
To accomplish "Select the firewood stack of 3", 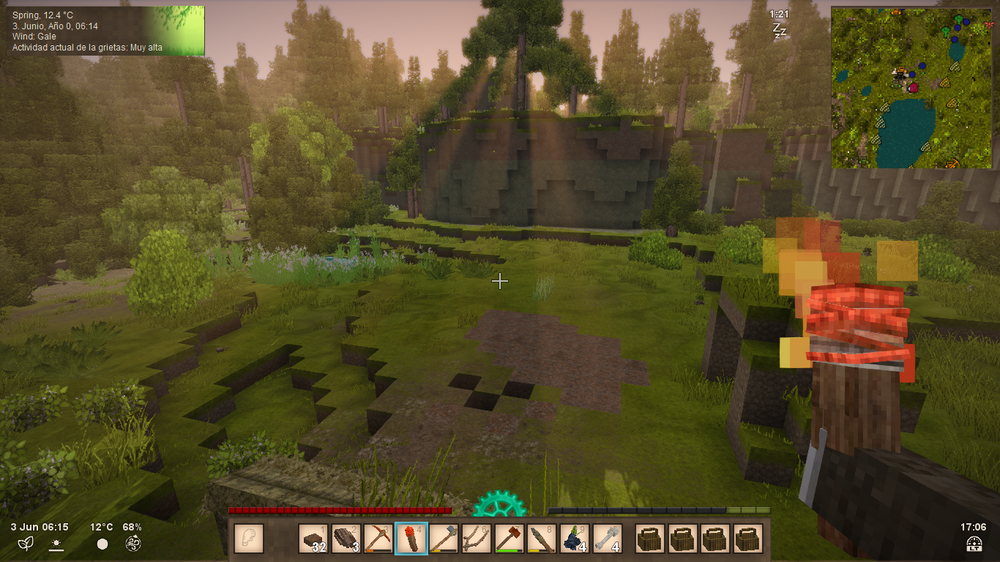I will coord(346,539).
